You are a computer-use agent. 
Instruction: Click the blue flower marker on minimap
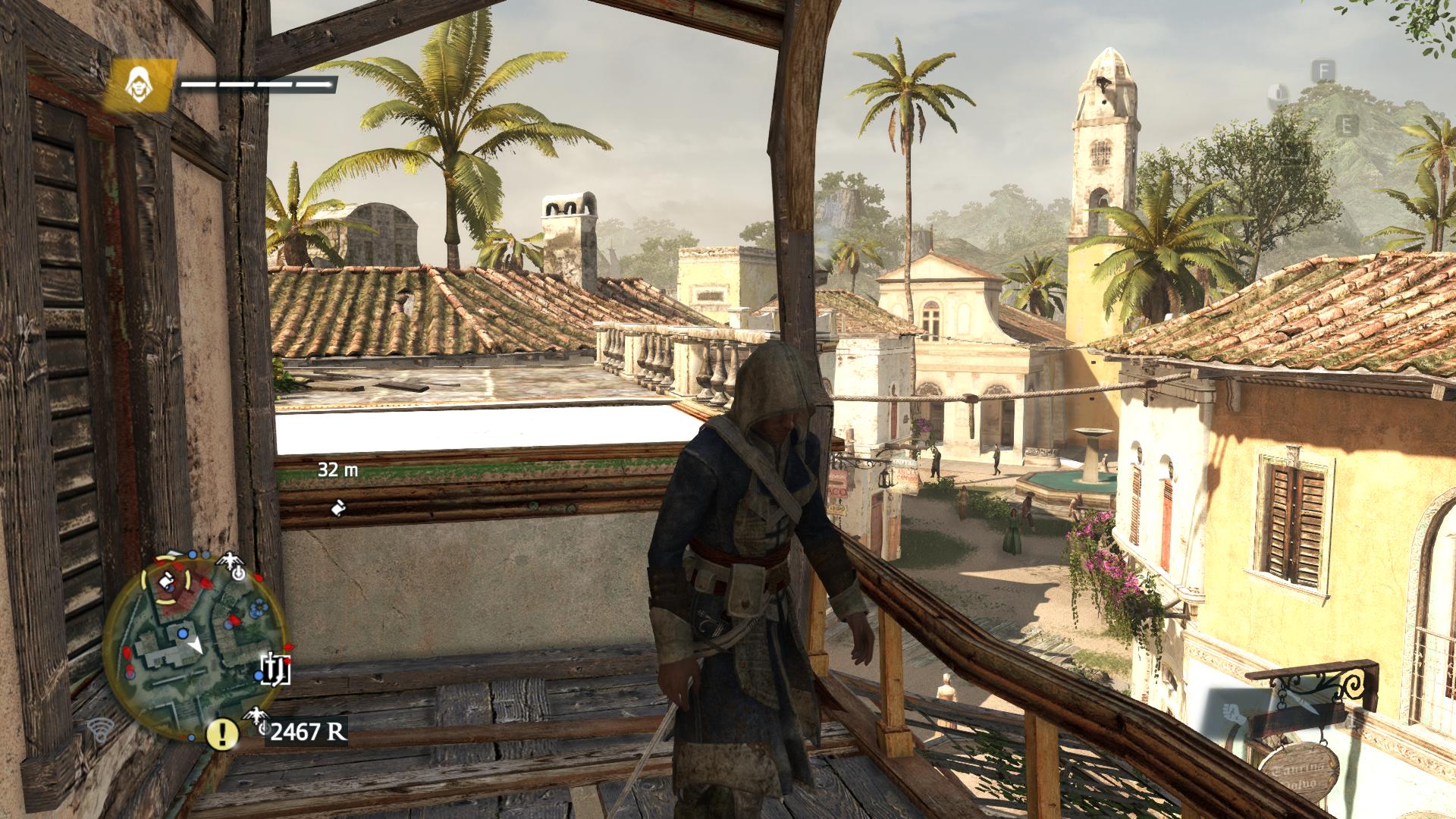pos(258,606)
